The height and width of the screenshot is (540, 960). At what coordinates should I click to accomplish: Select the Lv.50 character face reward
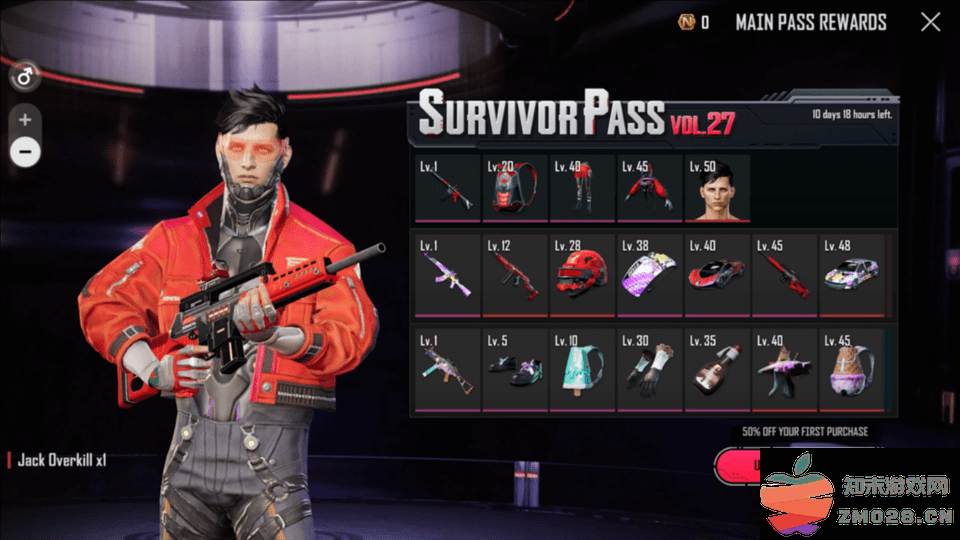(716, 189)
